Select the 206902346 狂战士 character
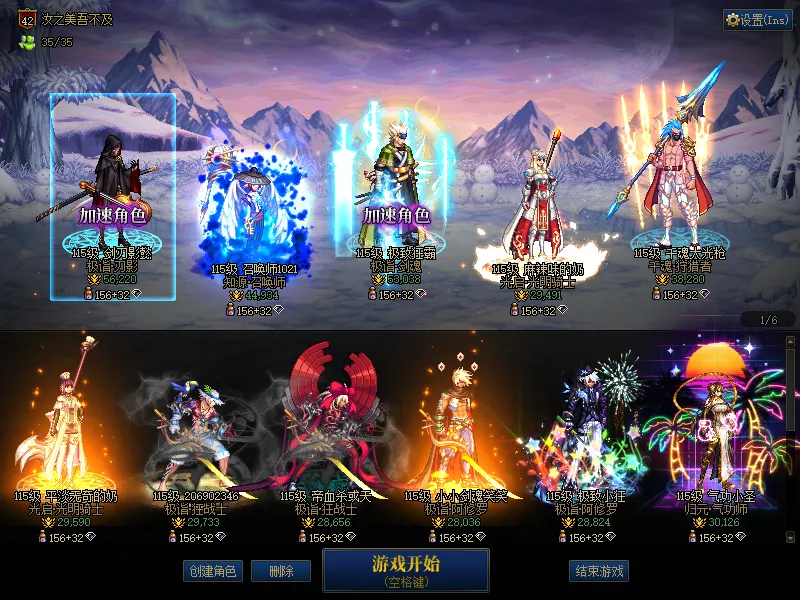 195,440
